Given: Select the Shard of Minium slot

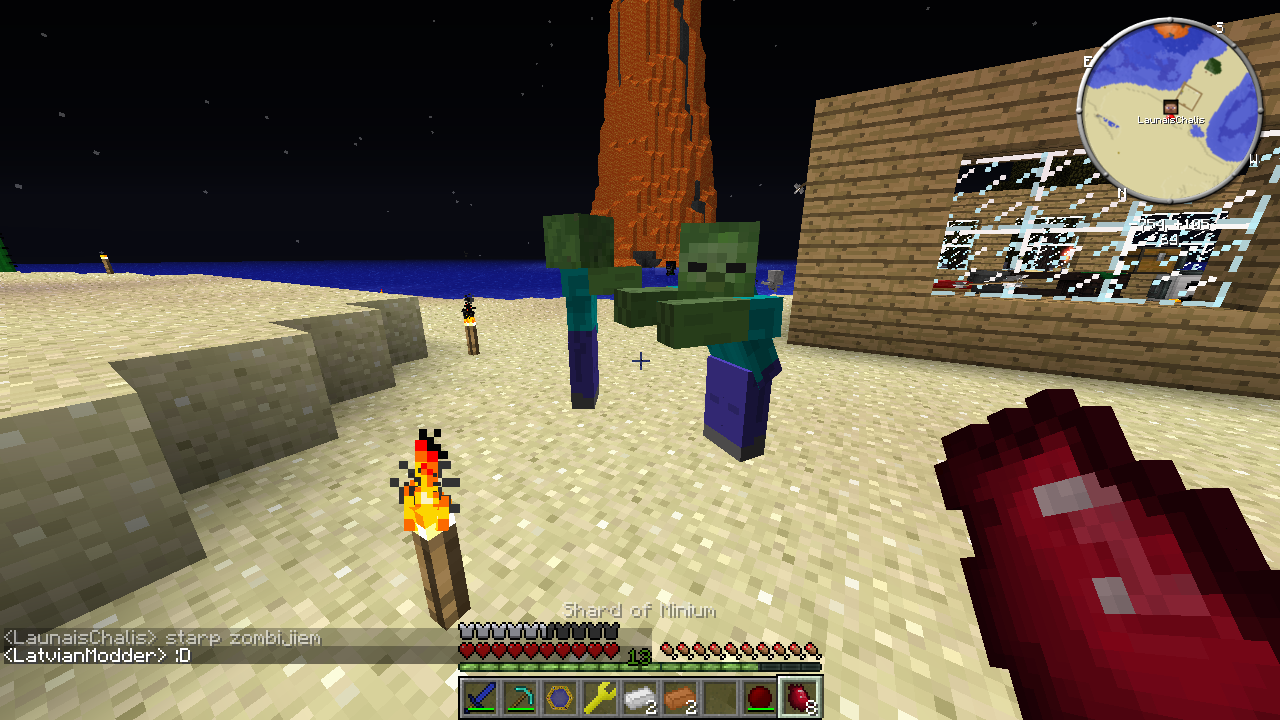Looking at the screenshot, I should pos(800,697).
